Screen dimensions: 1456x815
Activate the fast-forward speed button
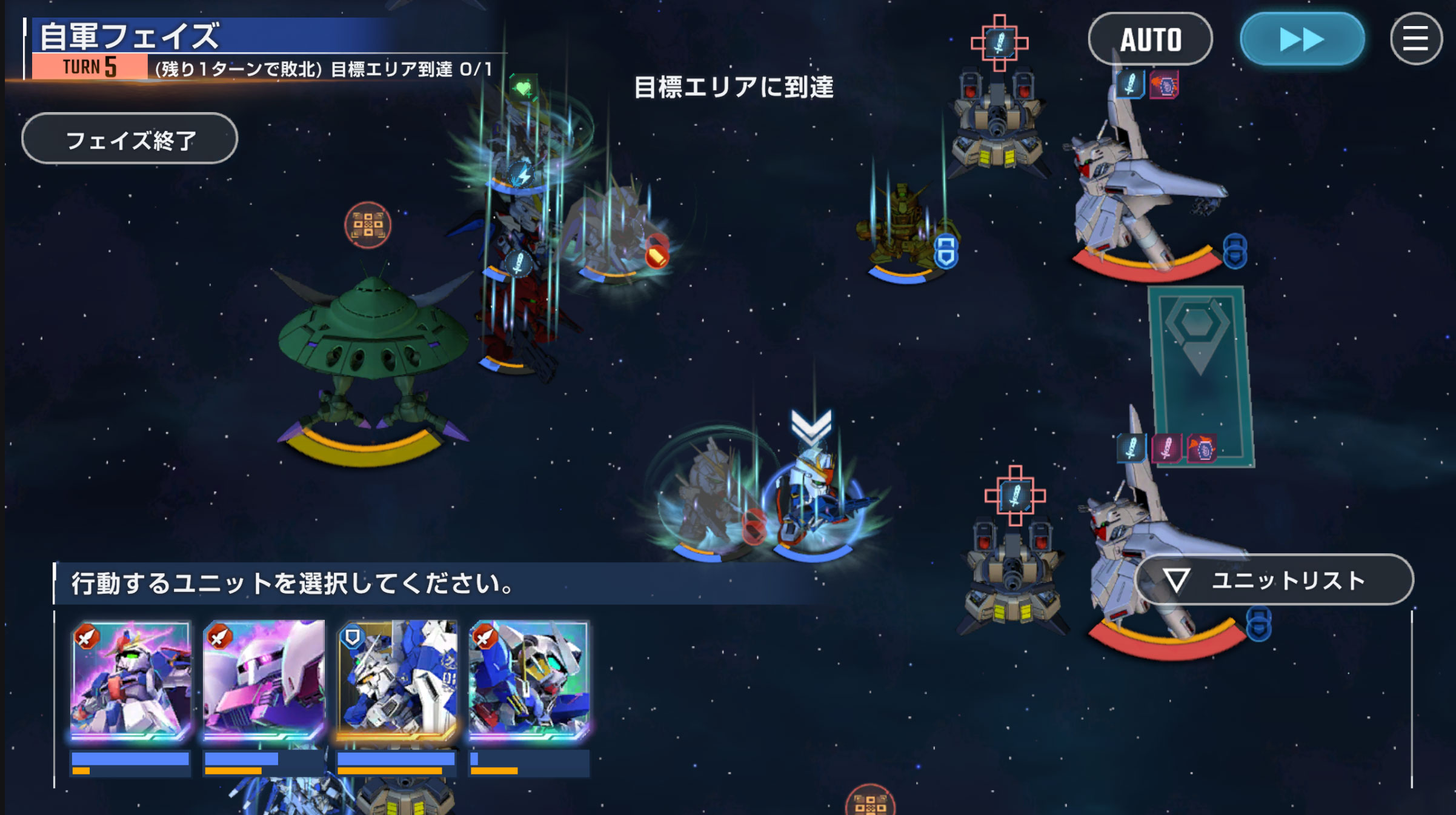coord(1302,39)
